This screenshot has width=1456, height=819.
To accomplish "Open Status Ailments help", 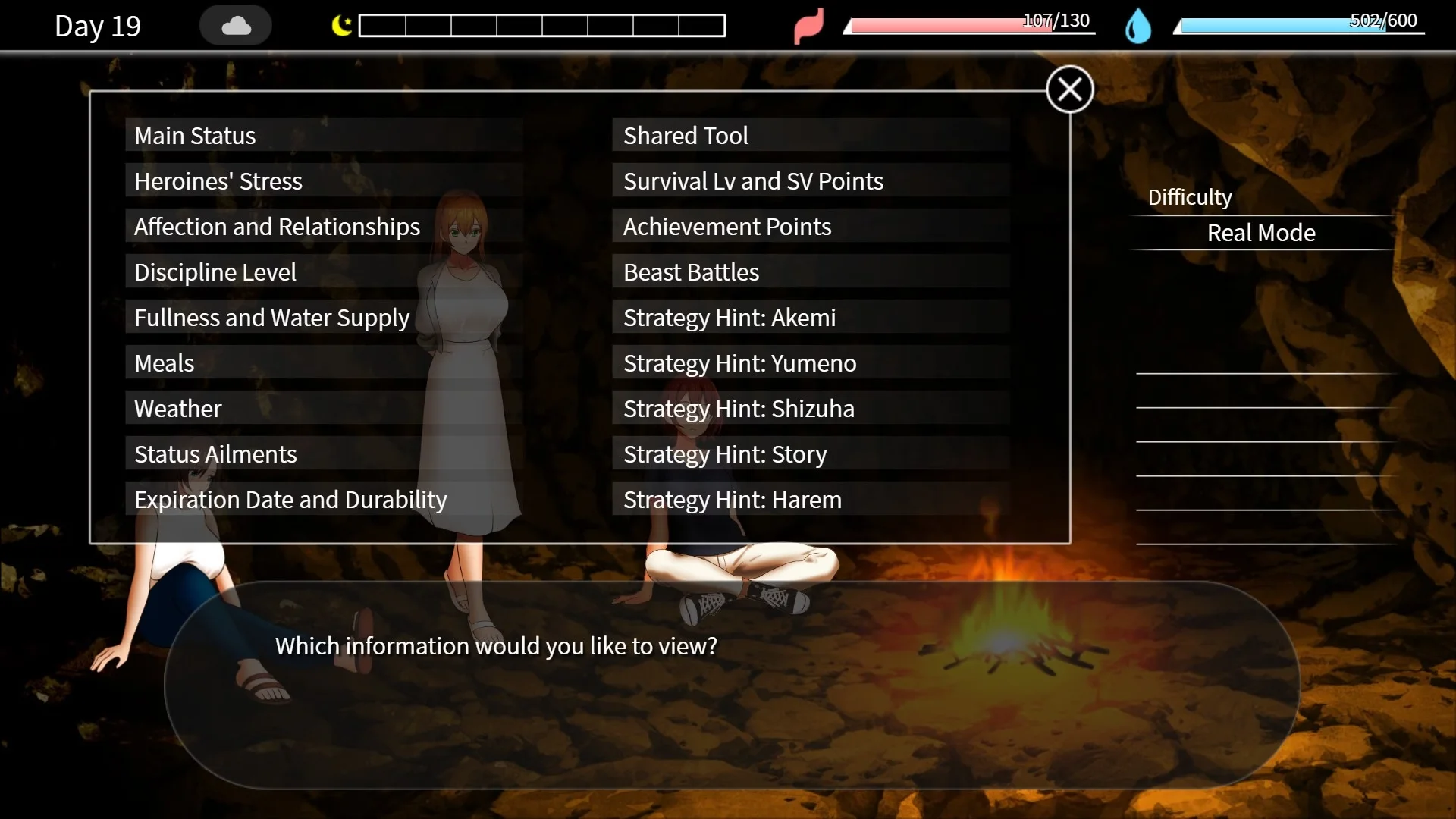I will click(x=324, y=454).
